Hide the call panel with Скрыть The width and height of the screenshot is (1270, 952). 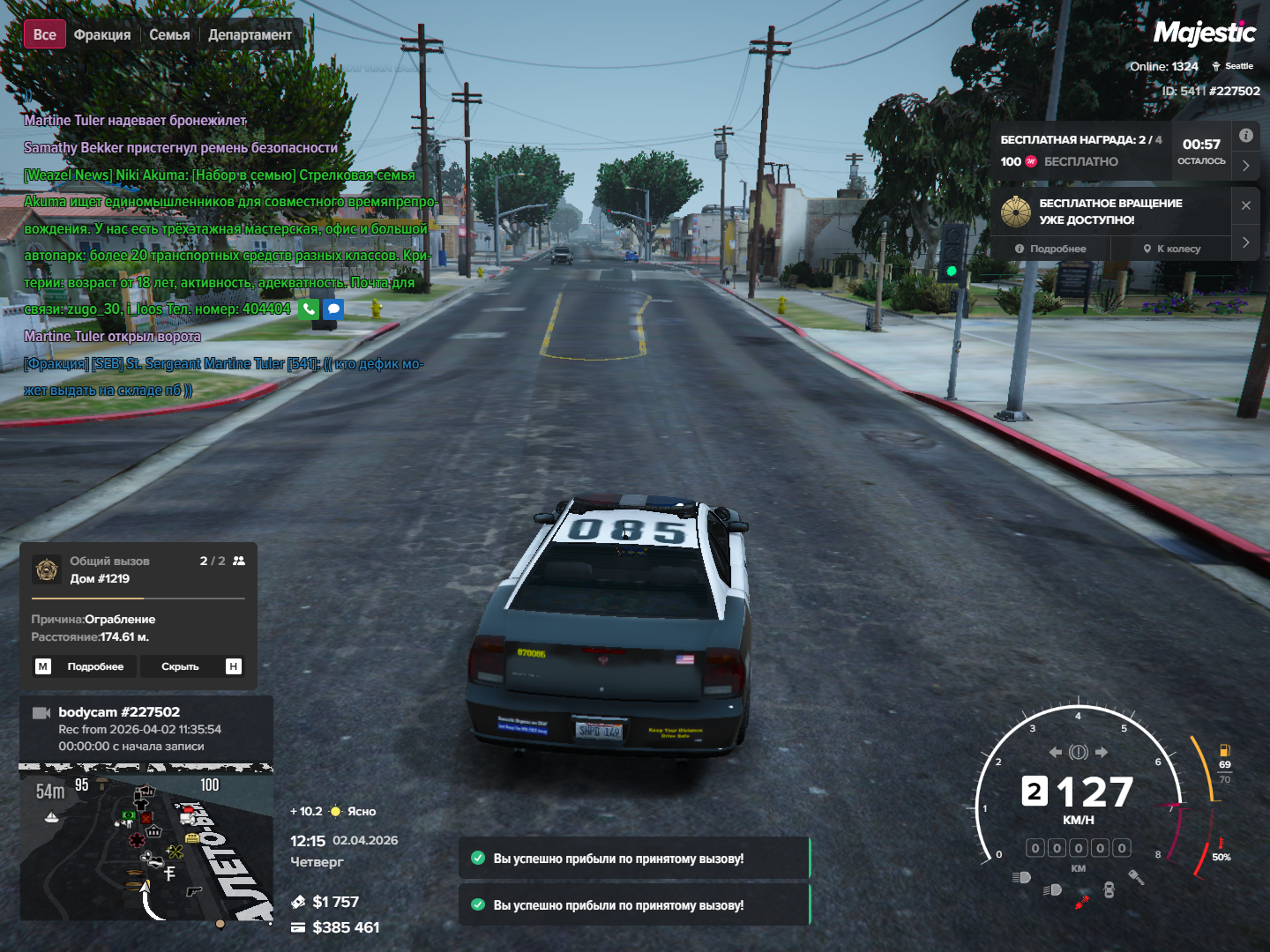click(x=180, y=666)
